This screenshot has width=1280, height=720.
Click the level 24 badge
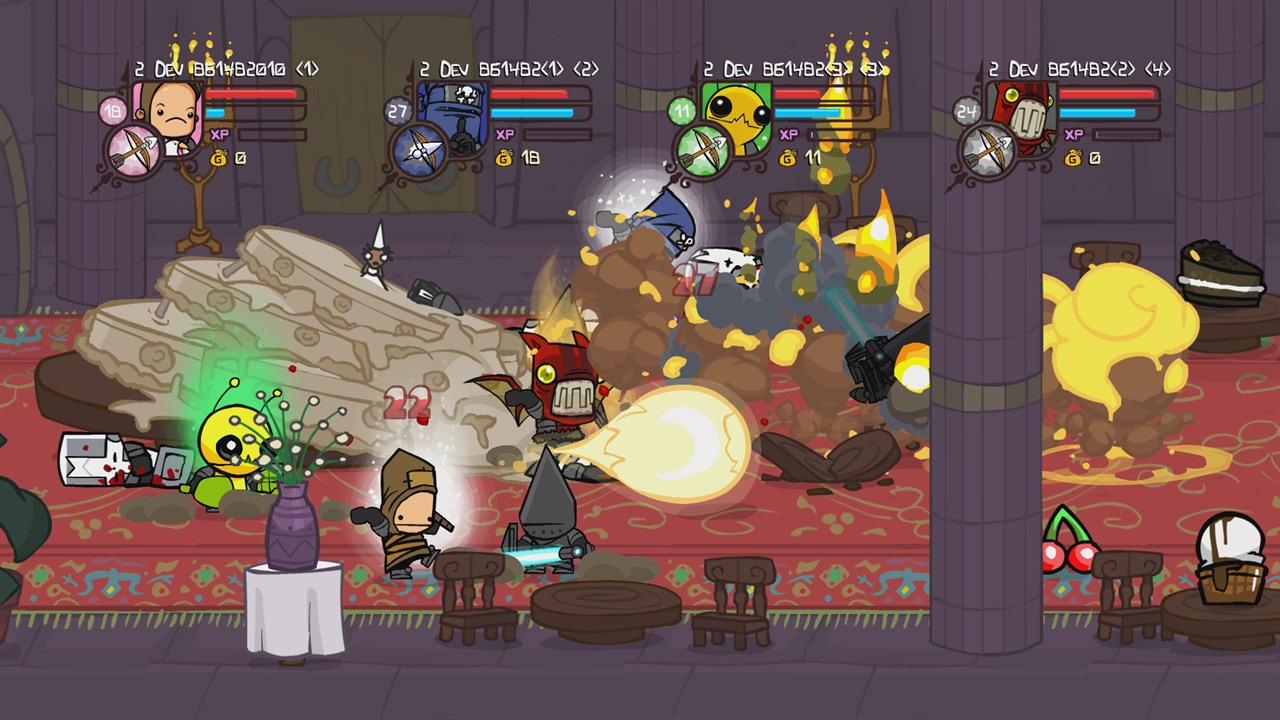coord(966,111)
